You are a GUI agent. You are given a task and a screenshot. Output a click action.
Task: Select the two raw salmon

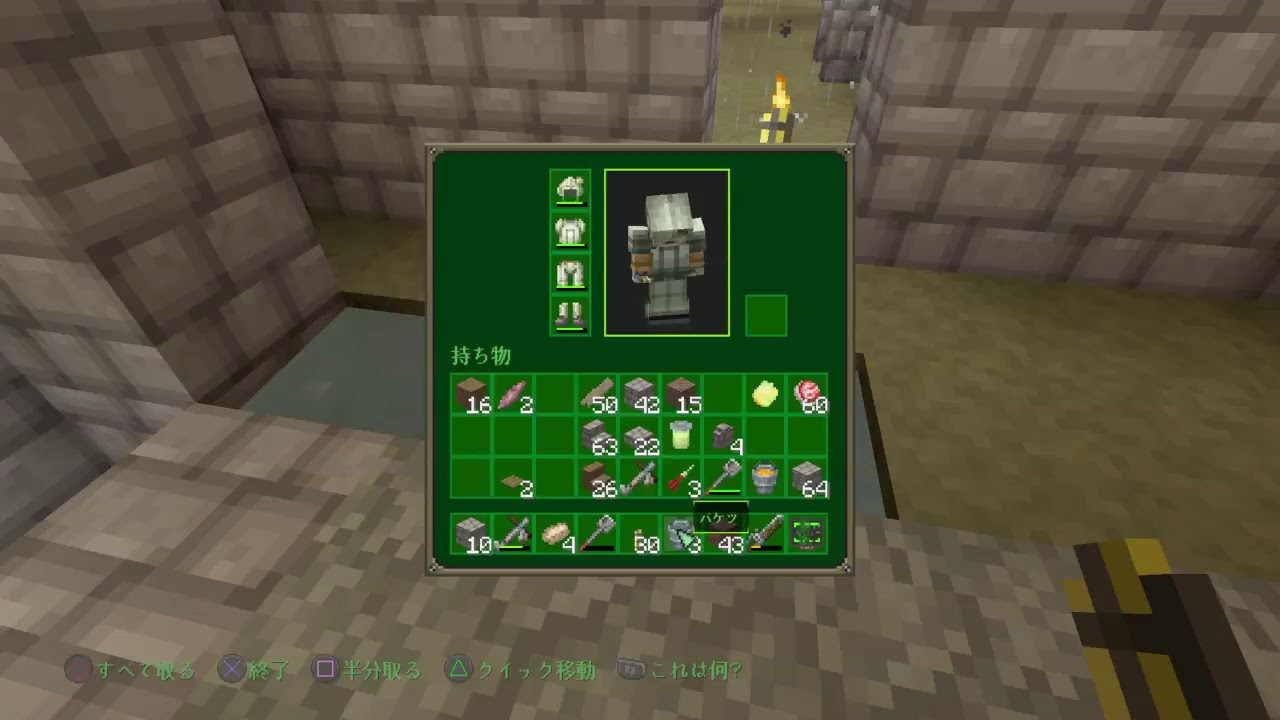[x=512, y=396]
